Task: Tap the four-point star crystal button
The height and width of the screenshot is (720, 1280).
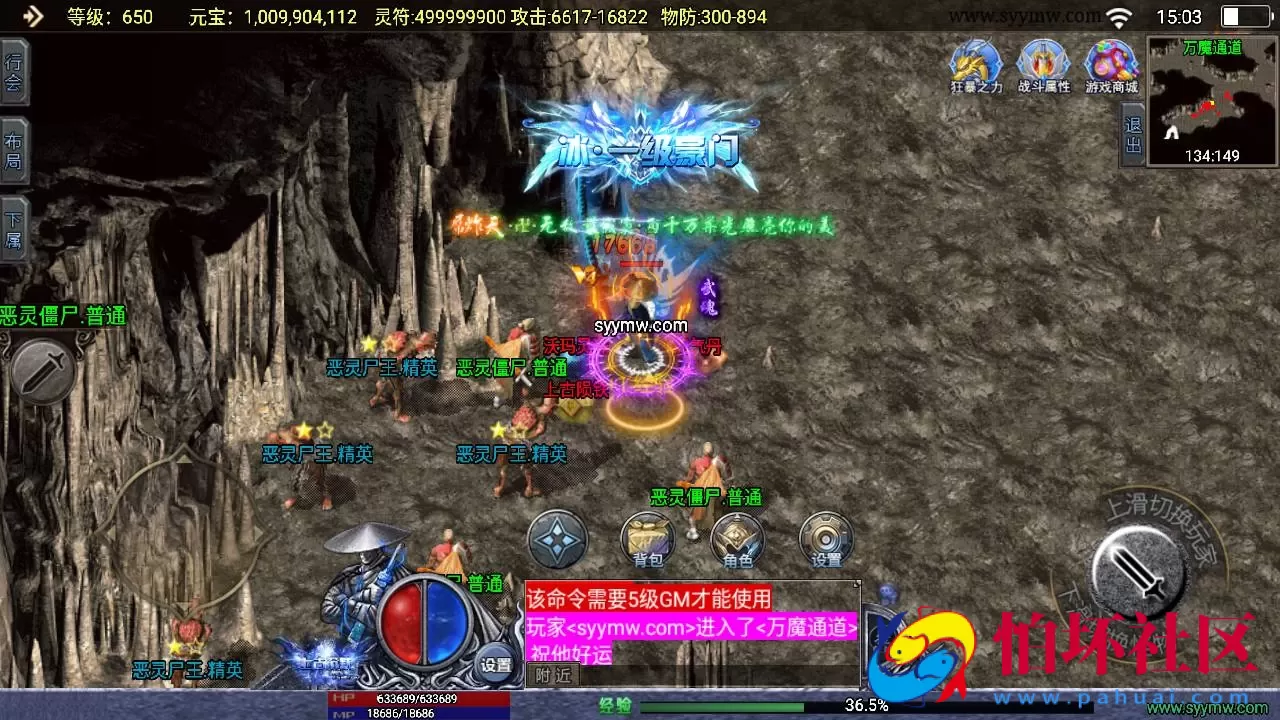Action: [x=557, y=539]
